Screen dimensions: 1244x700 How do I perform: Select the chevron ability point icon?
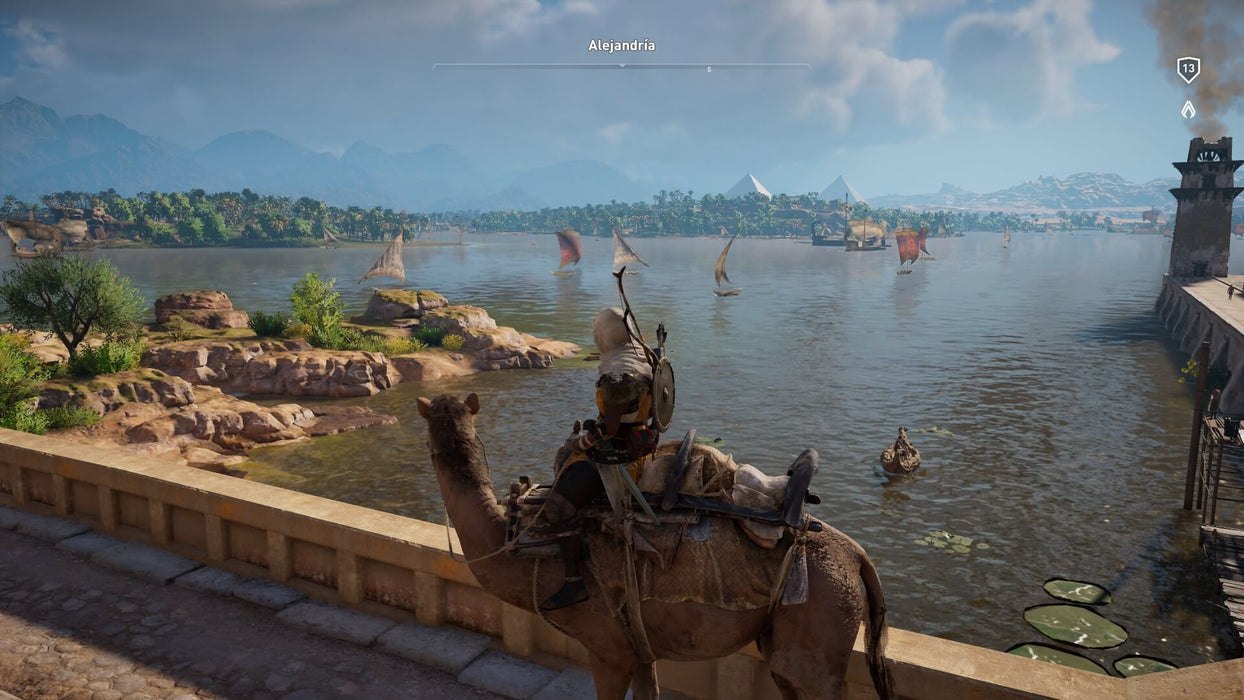(x=1188, y=109)
